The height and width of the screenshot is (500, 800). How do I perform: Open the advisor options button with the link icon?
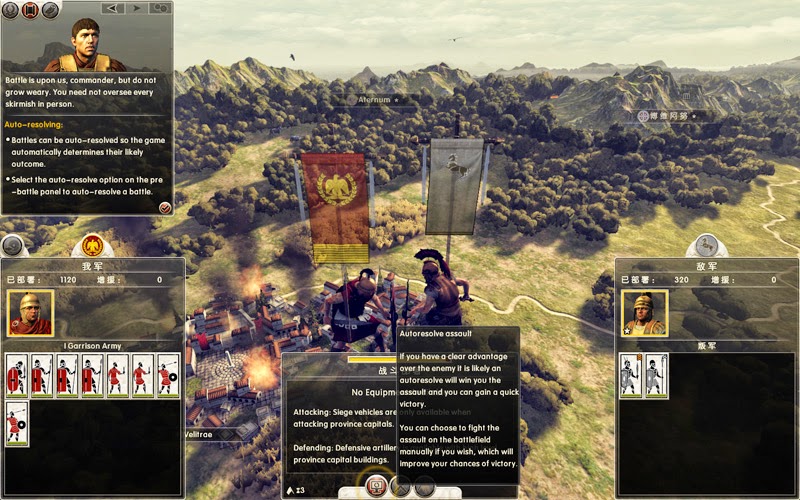[160, 8]
